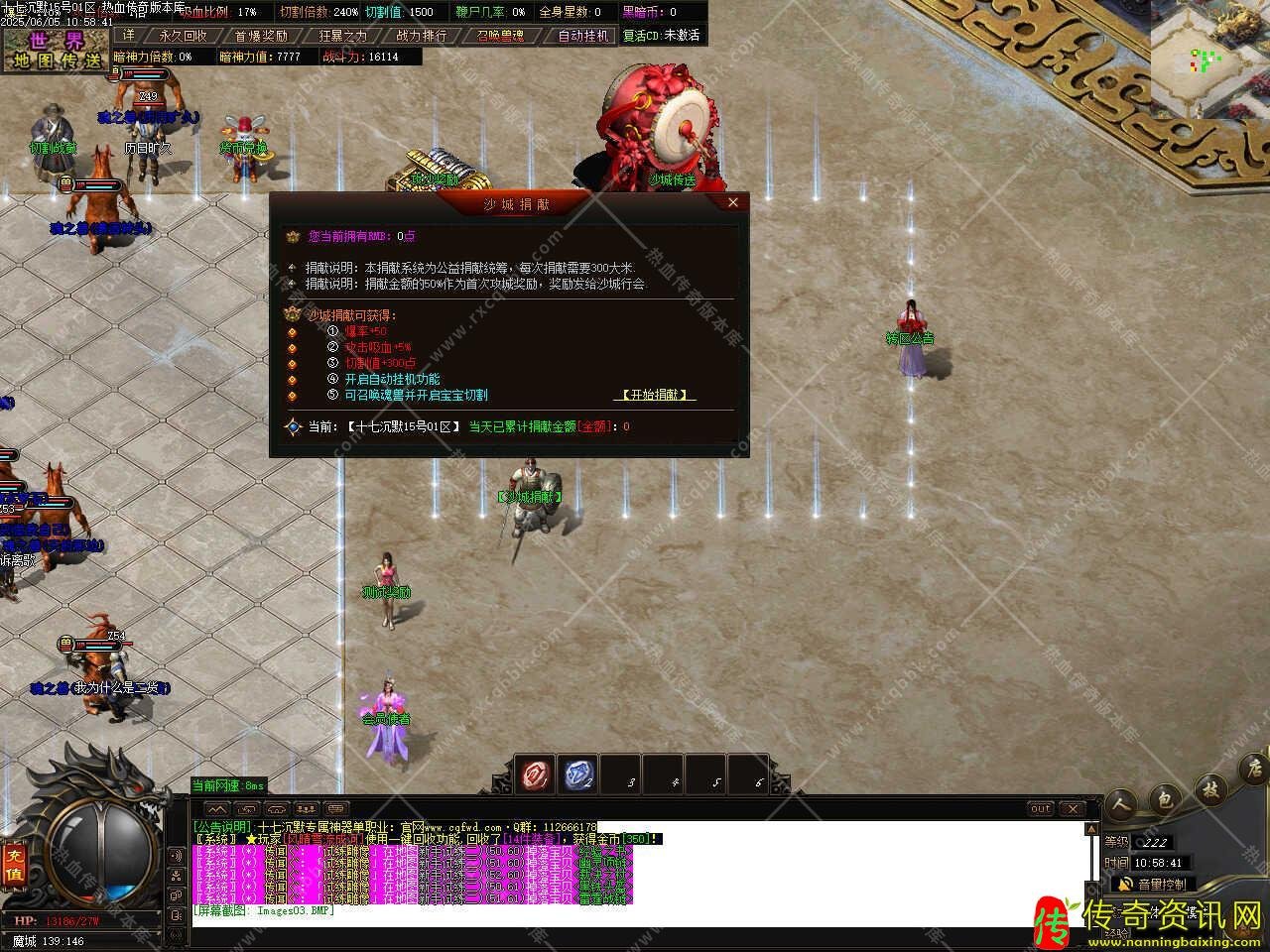
Task: Click 开始捐献 to start donating
Action: point(655,395)
